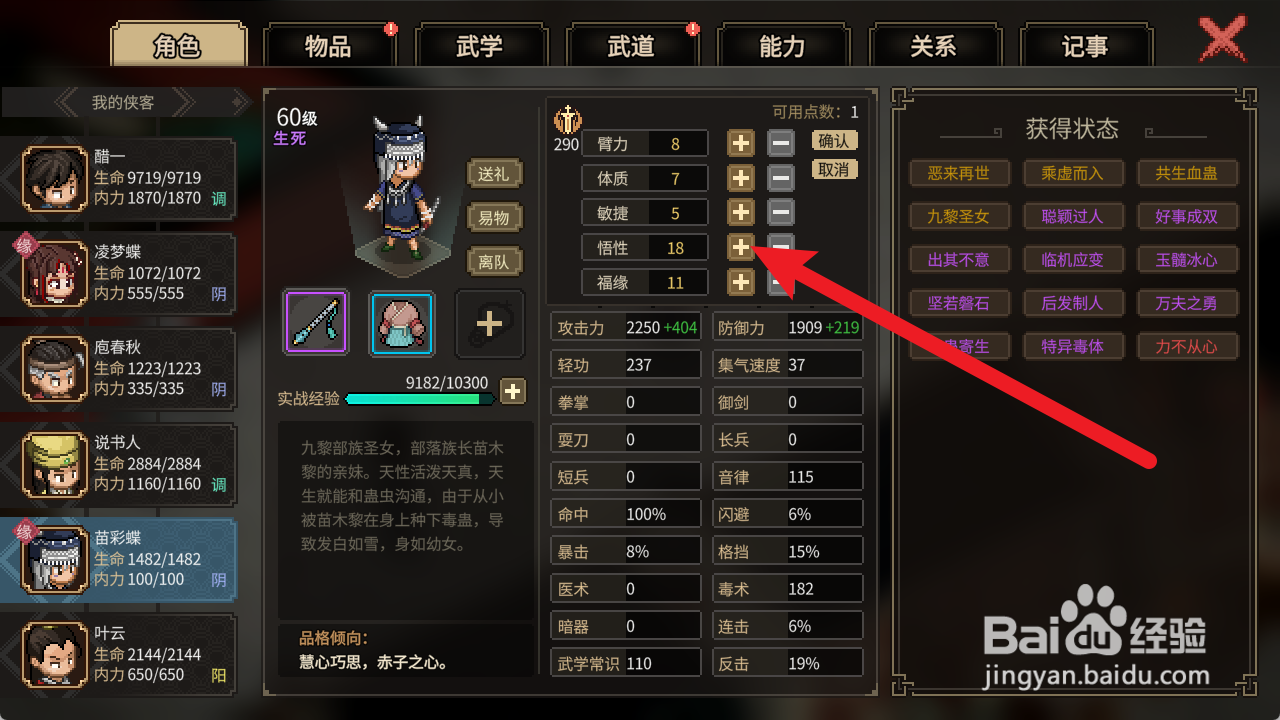Click the 共生血蛊 status label

(1188, 173)
